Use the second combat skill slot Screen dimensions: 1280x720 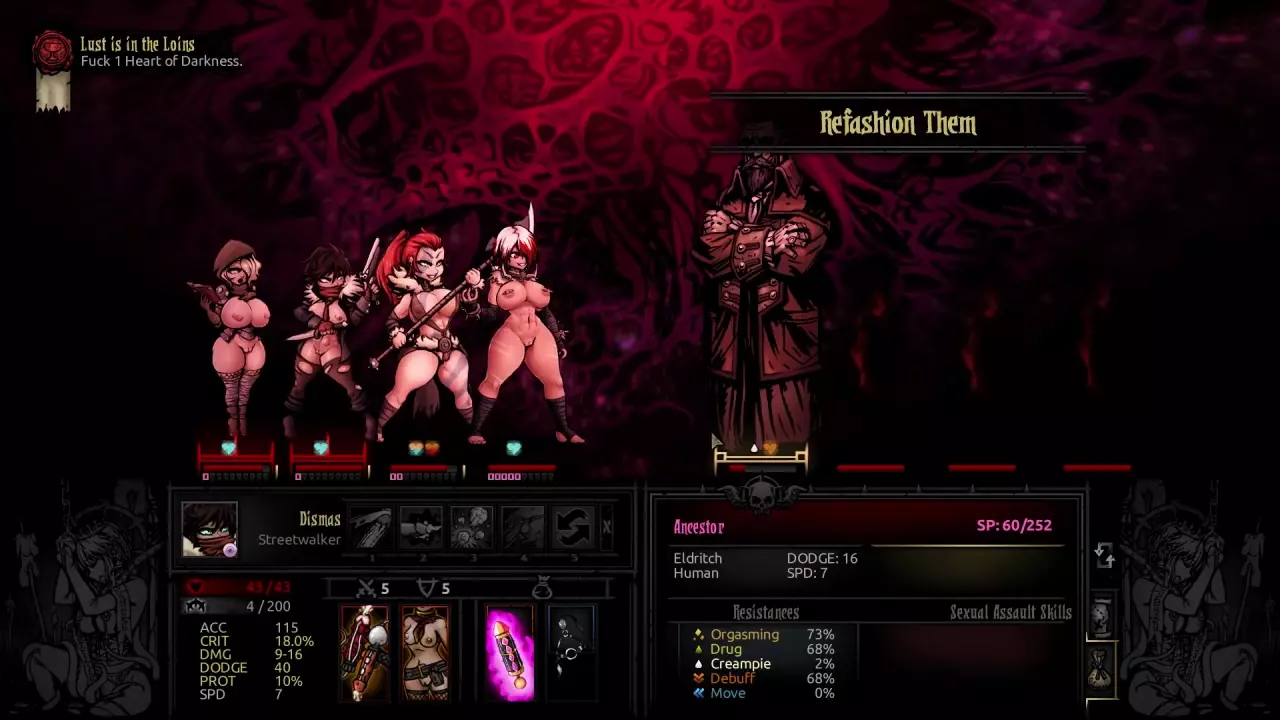click(421, 527)
